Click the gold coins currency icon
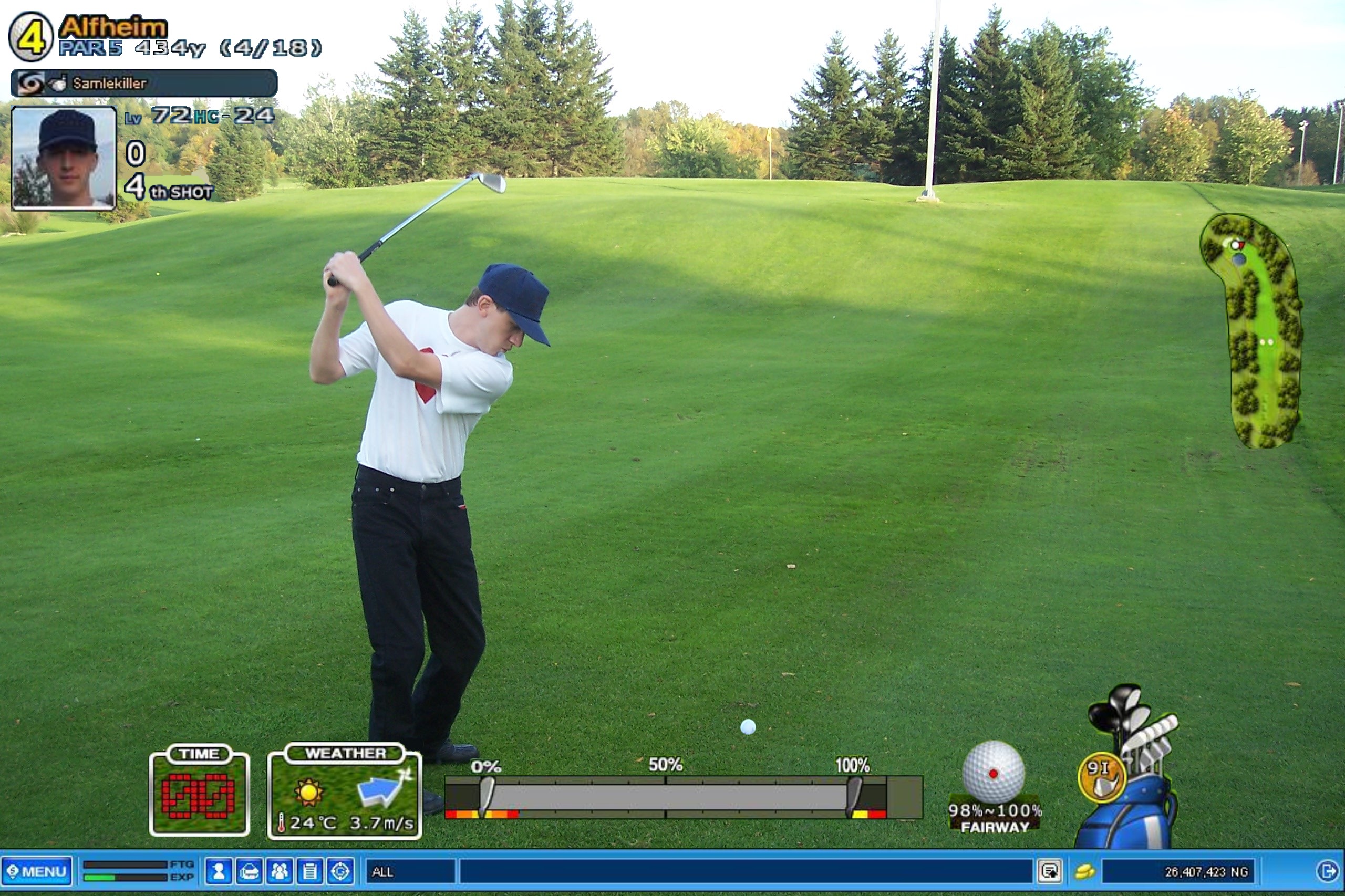The width and height of the screenshot is (1345, 896). 1084,871
